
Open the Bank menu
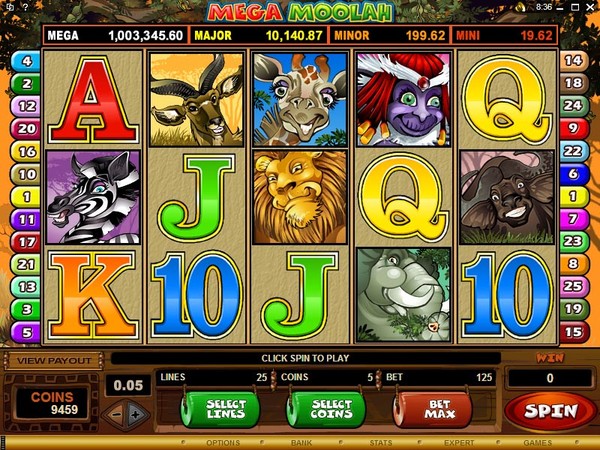click(302, 441)
